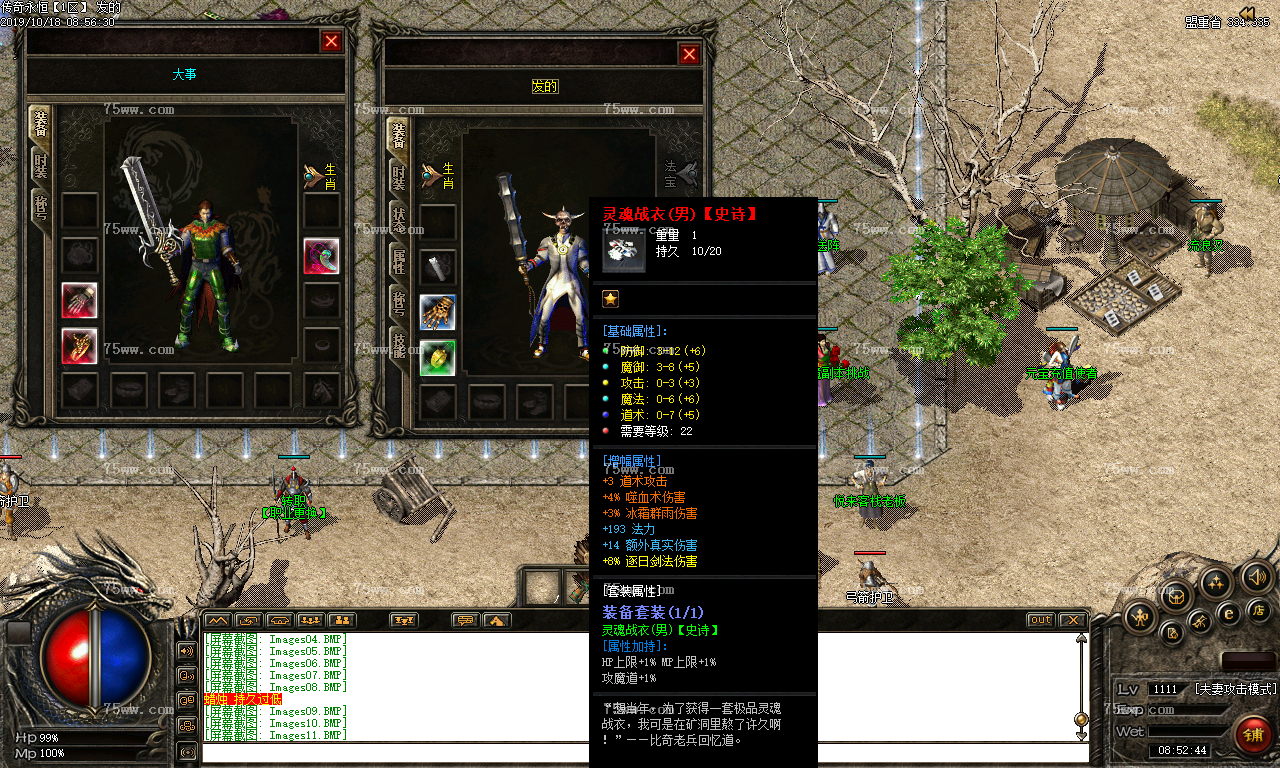The image size is (1280, 768).
Task: Select the golden skeletal glove slot
Action: tap(437, 312)
